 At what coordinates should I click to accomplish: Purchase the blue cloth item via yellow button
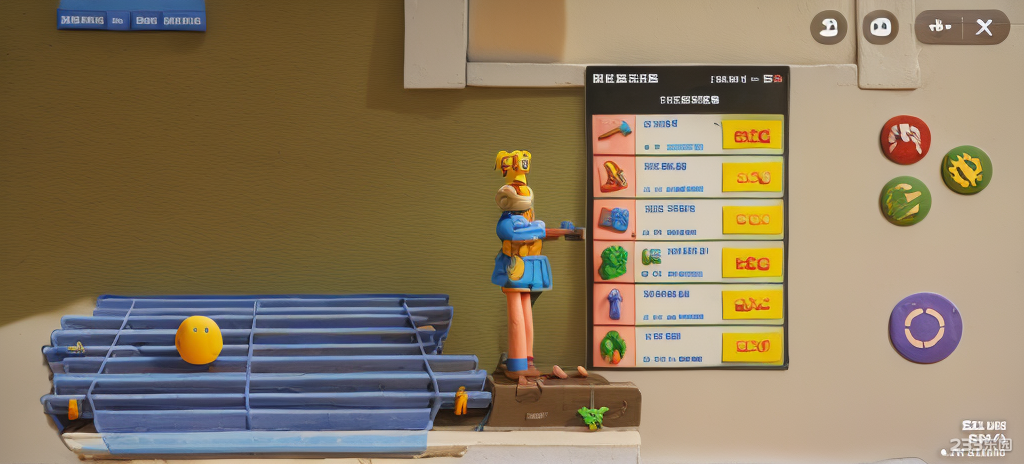pyautogui.click(x=752, y=219)
